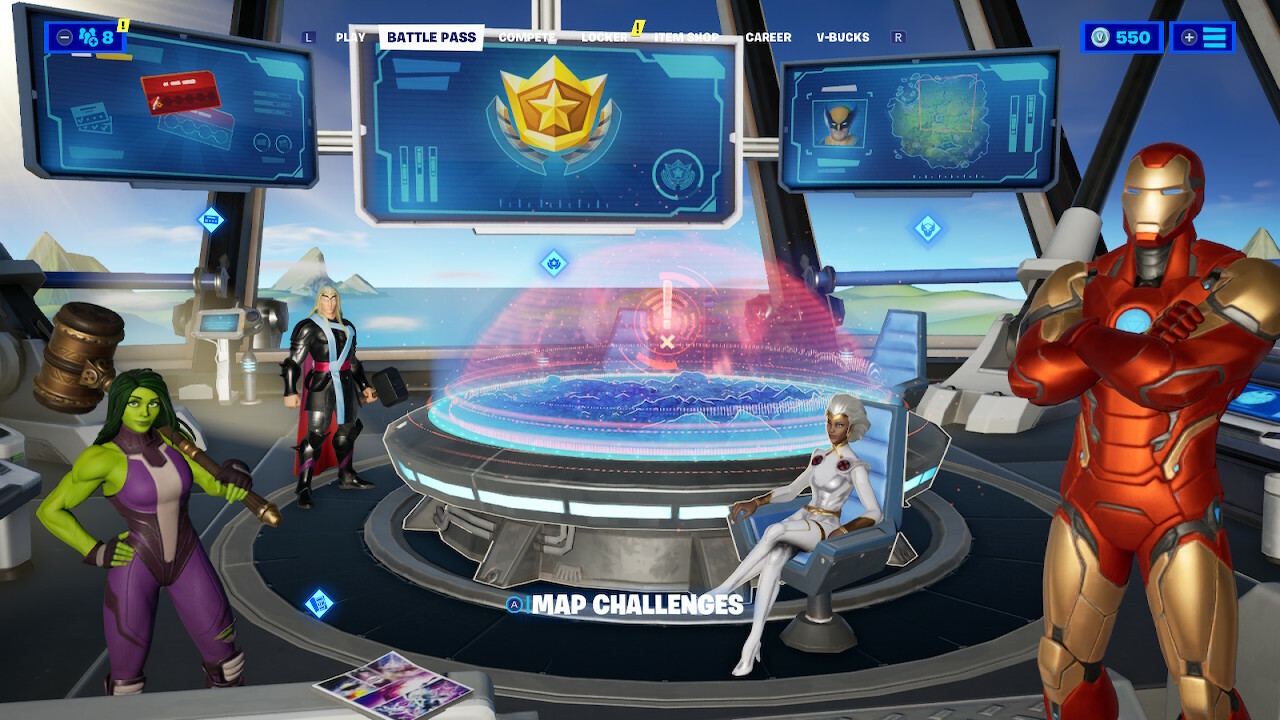Image resolution: width=1280 pixels, height=720 pixels.
Task: Open the Item Shop tab
Action: 686,38
